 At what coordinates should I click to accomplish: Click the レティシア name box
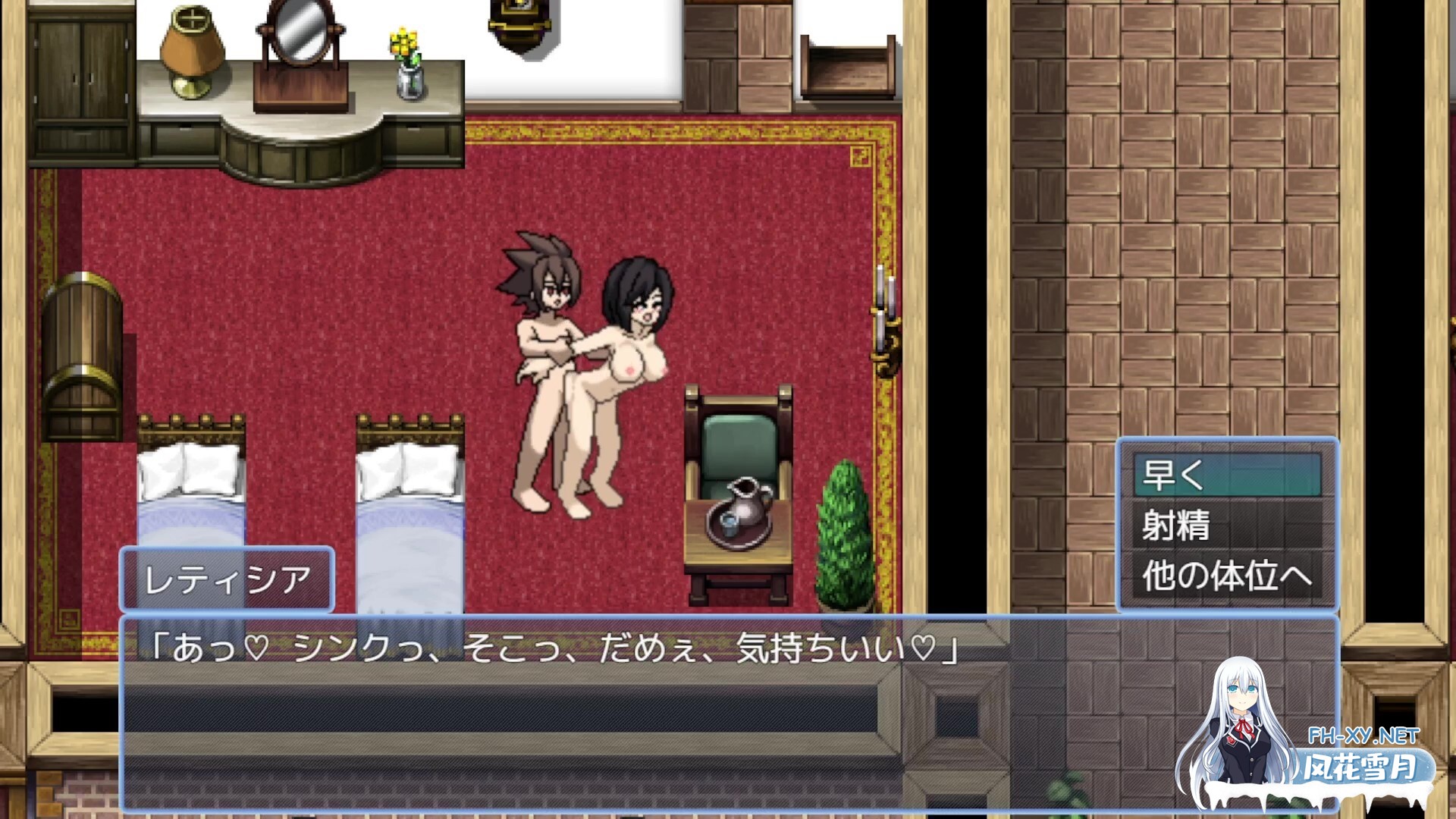point(227,579)
